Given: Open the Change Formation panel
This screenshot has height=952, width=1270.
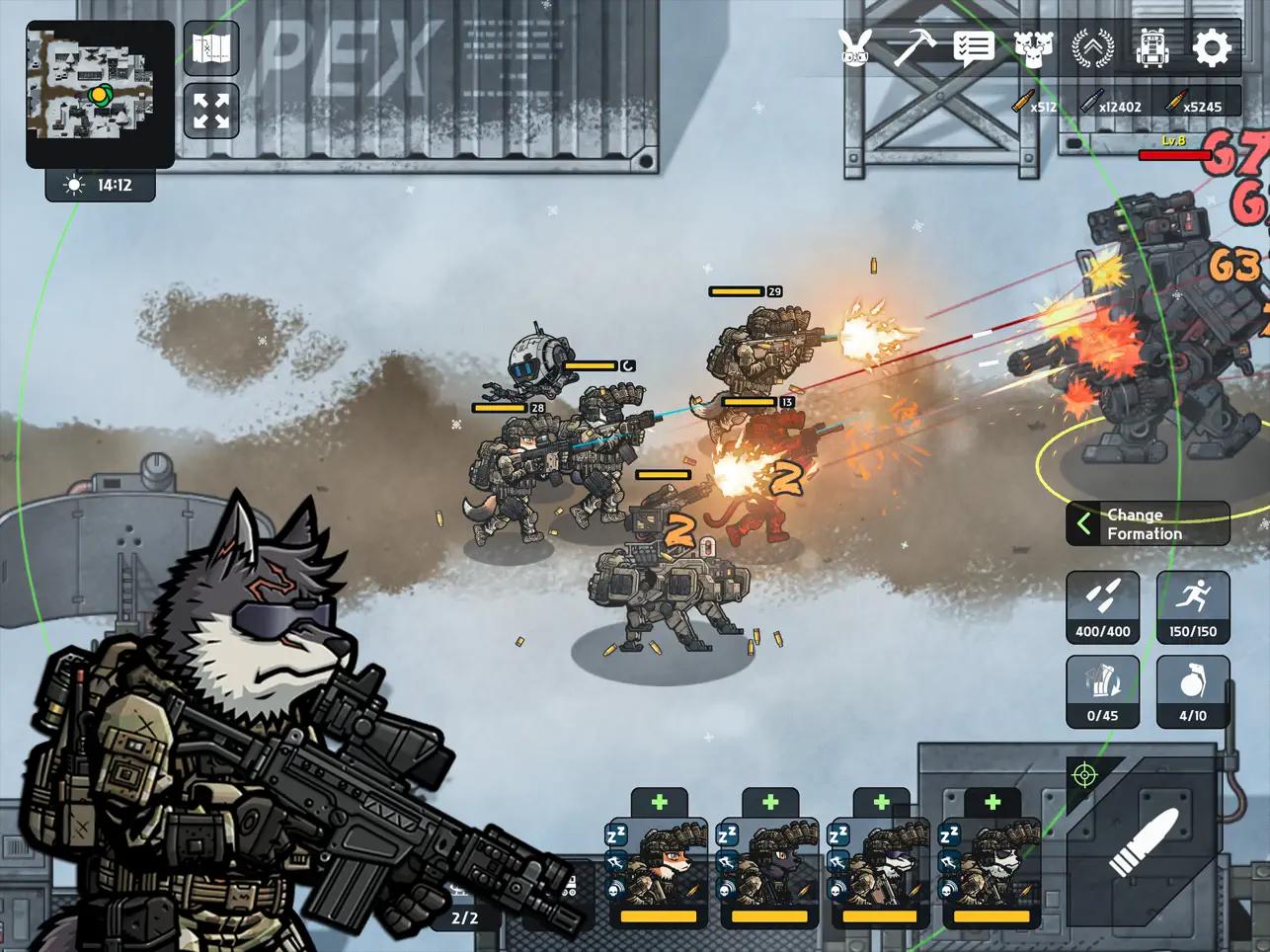Looking at the screenshot, I should [1148, 524].
